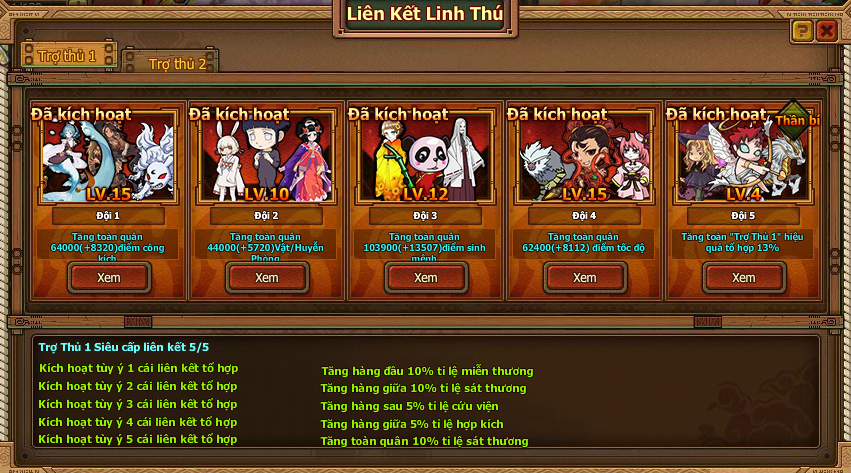Image resolution: width=851 pixels, height=473 pixels.
Task: Click the Thần bí diamond badge
Action: tap(796, 120)
